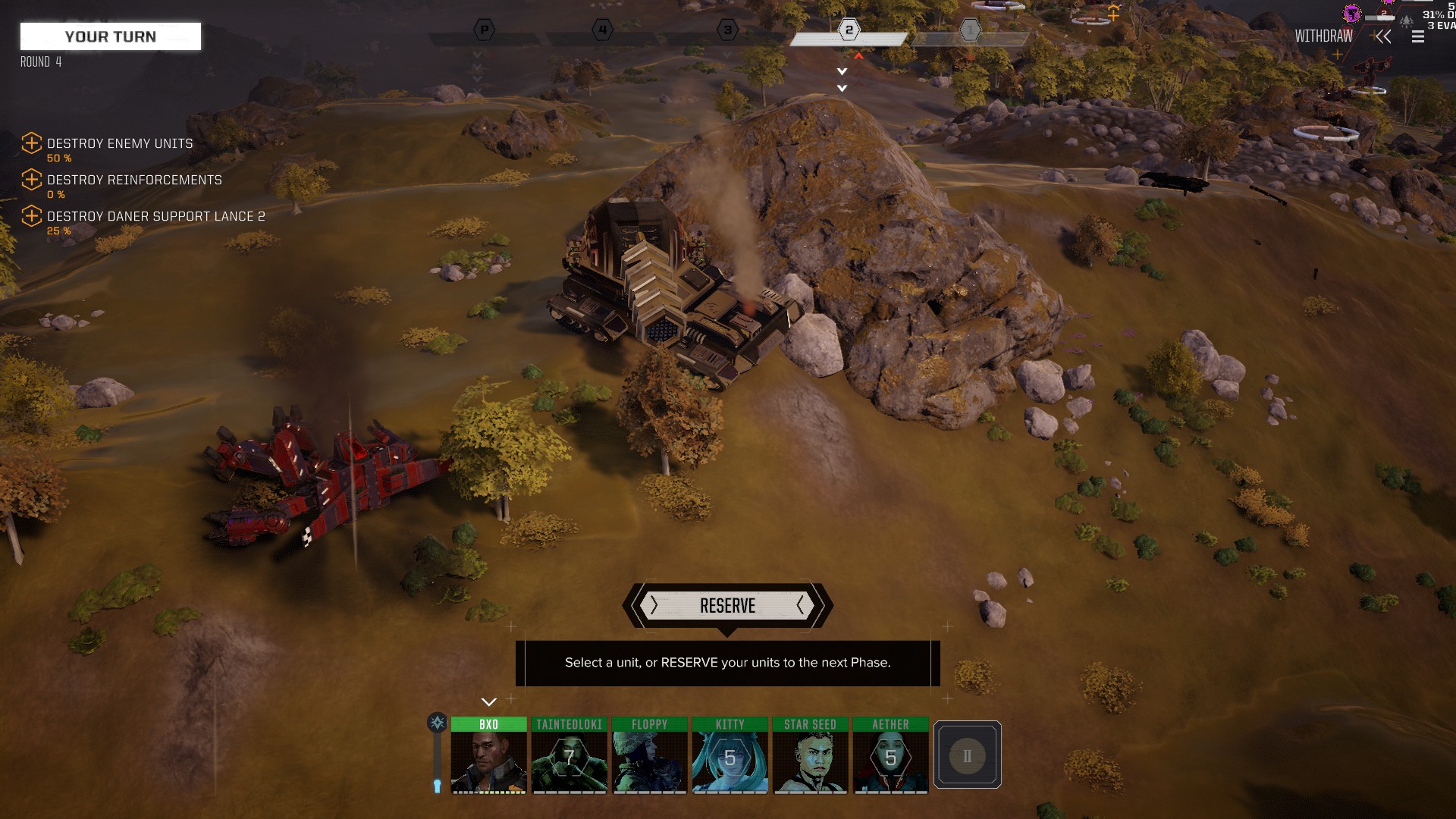Show the Destroy Reinforcements objective
The height and width of the screenshot is (819, 1456).
click(x=134, y=180)
